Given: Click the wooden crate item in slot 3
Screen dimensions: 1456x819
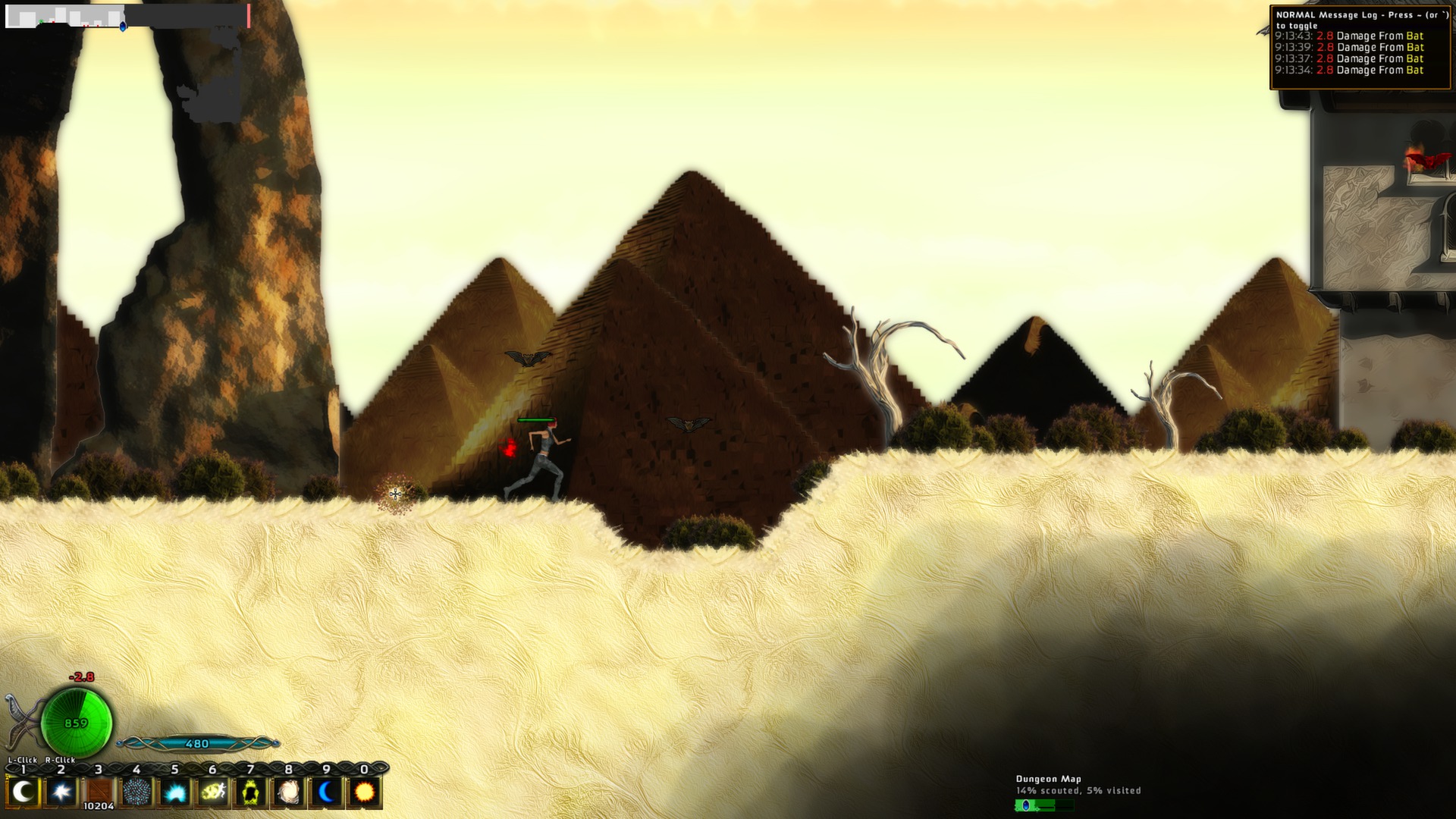Looking at the screenshot, I should (x=99, y=791).
